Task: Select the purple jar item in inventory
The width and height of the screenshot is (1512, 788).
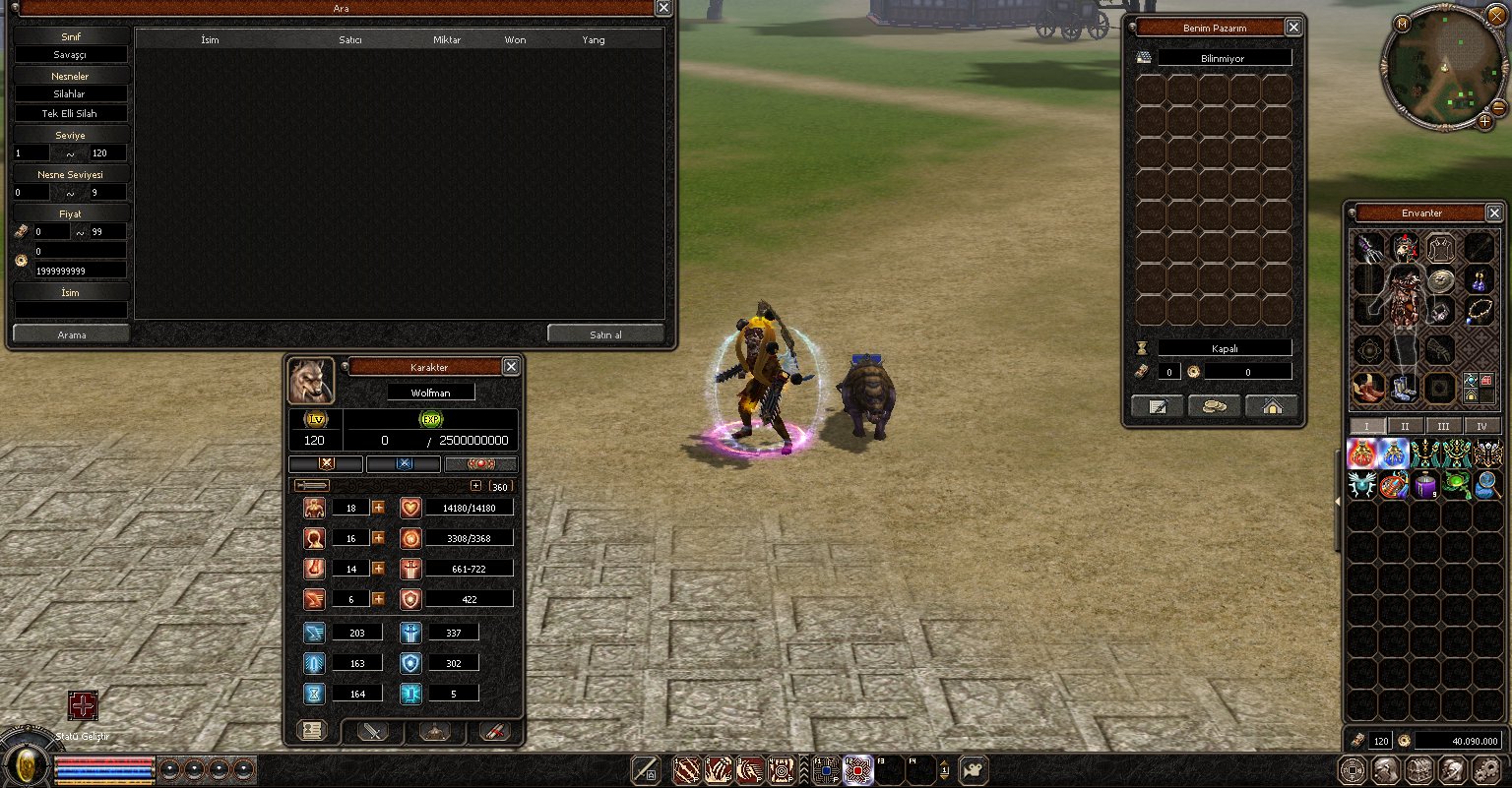Action: tap(1424, 485)
